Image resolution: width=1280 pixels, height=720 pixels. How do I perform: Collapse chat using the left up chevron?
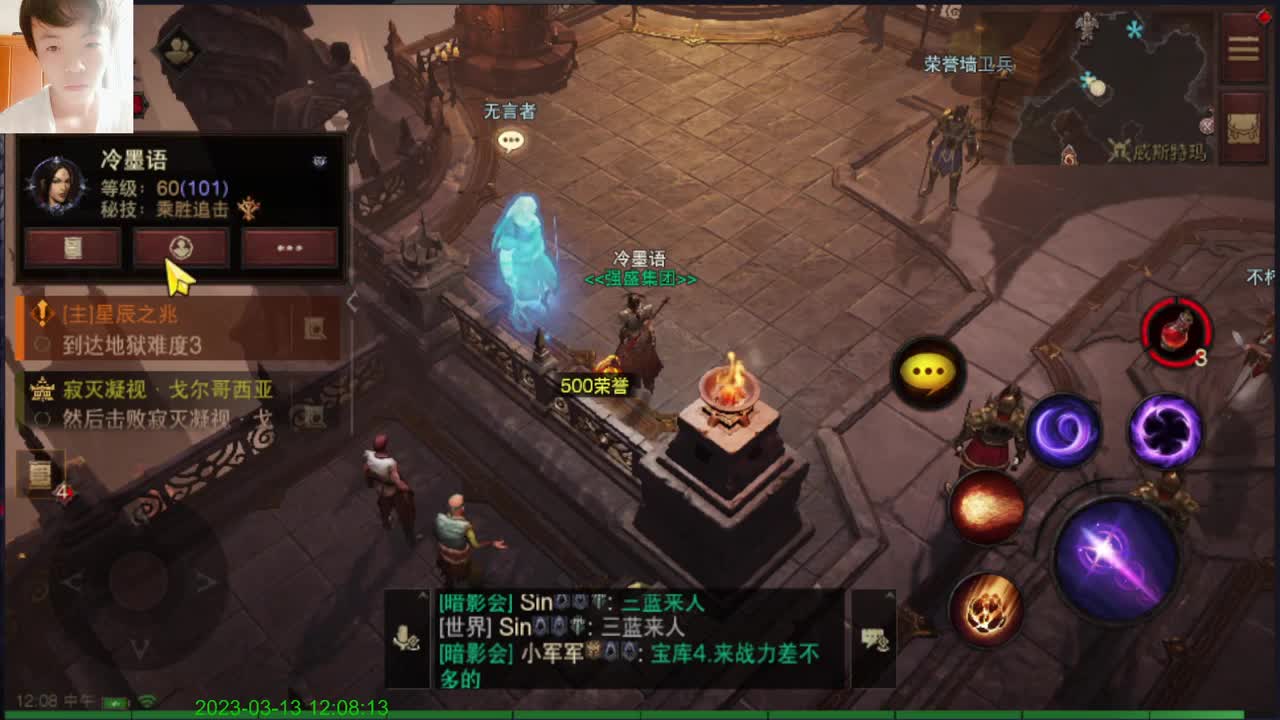(x=421, y=595)
